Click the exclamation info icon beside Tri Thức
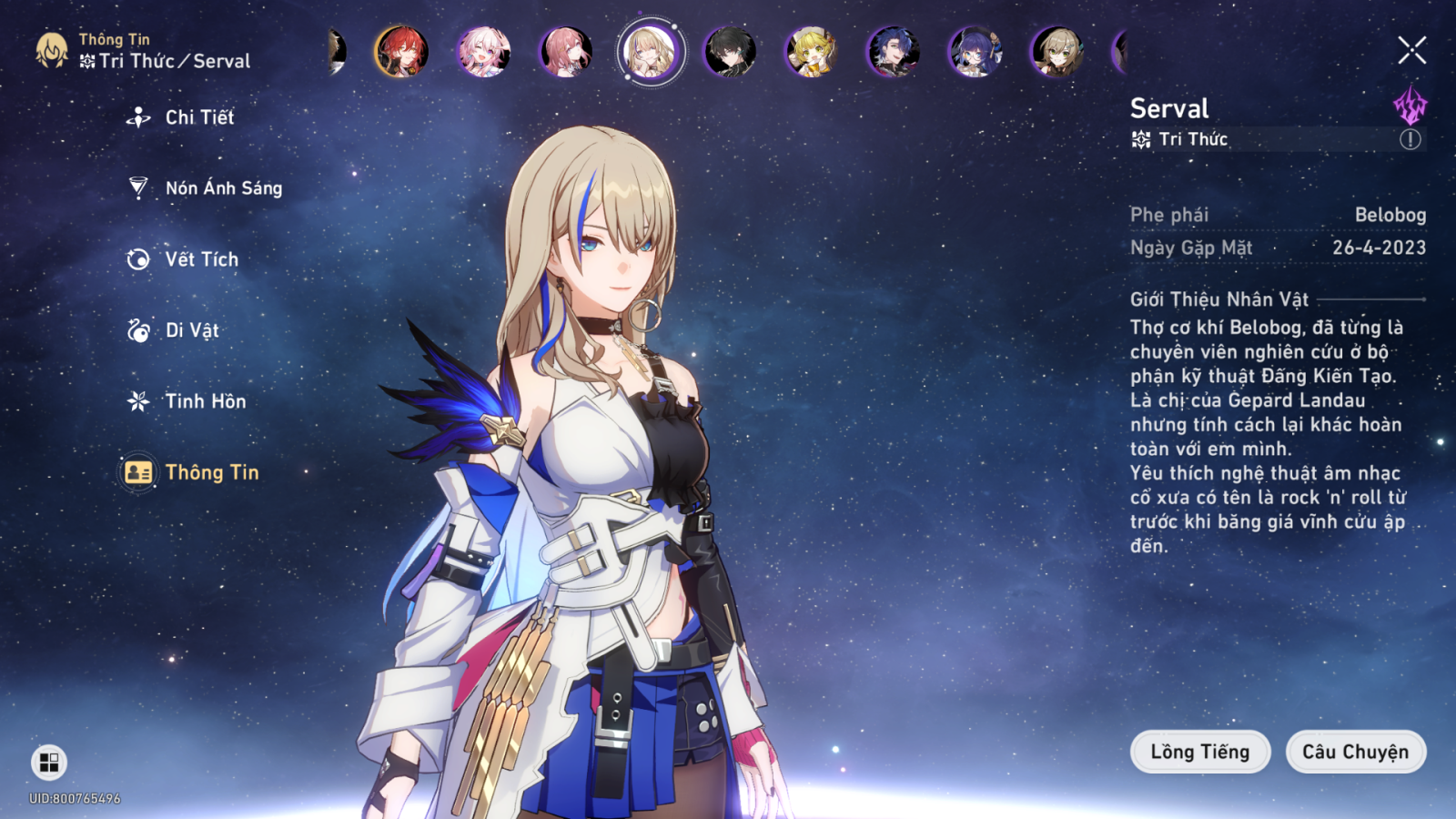The height and width of the screenshot is (819, 1456). 1410,139
